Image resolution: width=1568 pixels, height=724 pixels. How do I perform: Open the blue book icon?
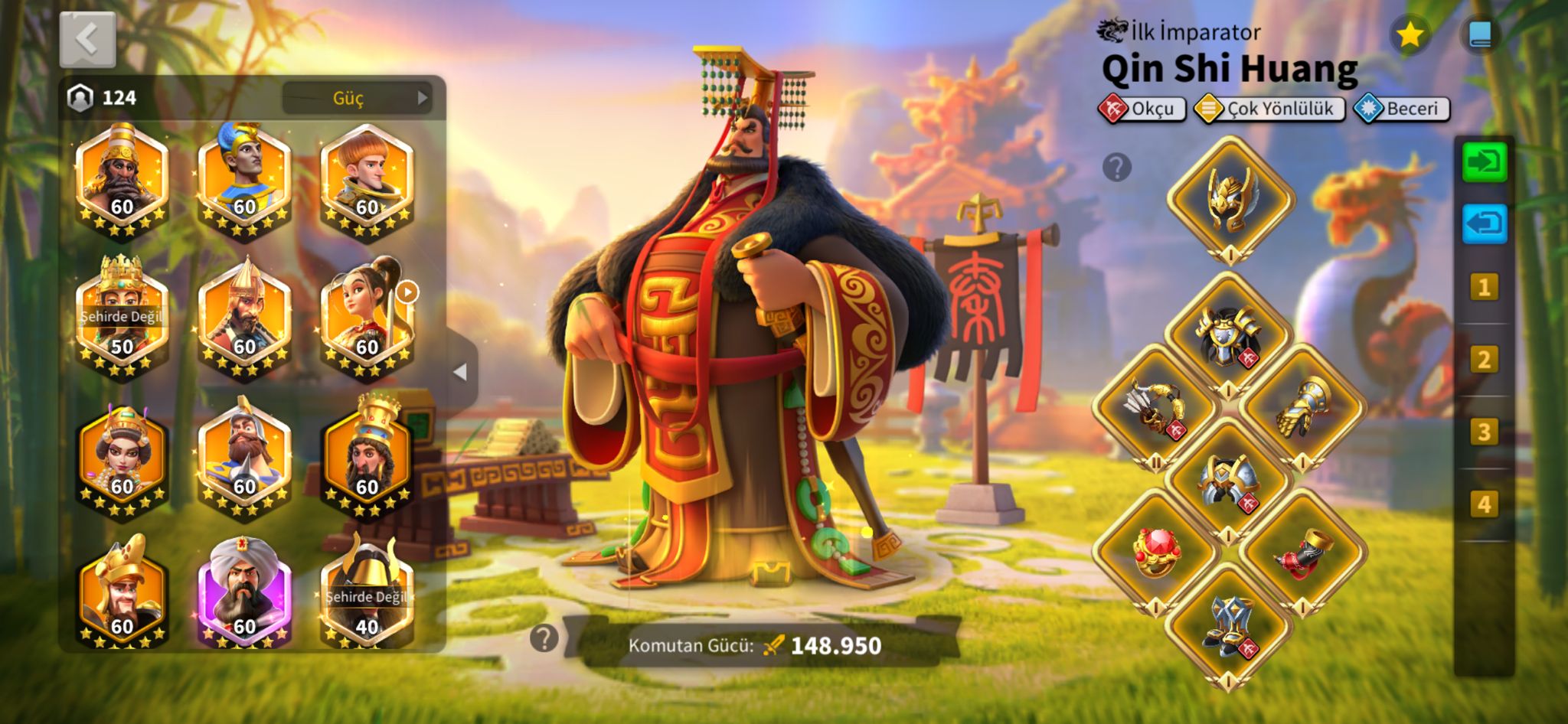point(1480,34)
